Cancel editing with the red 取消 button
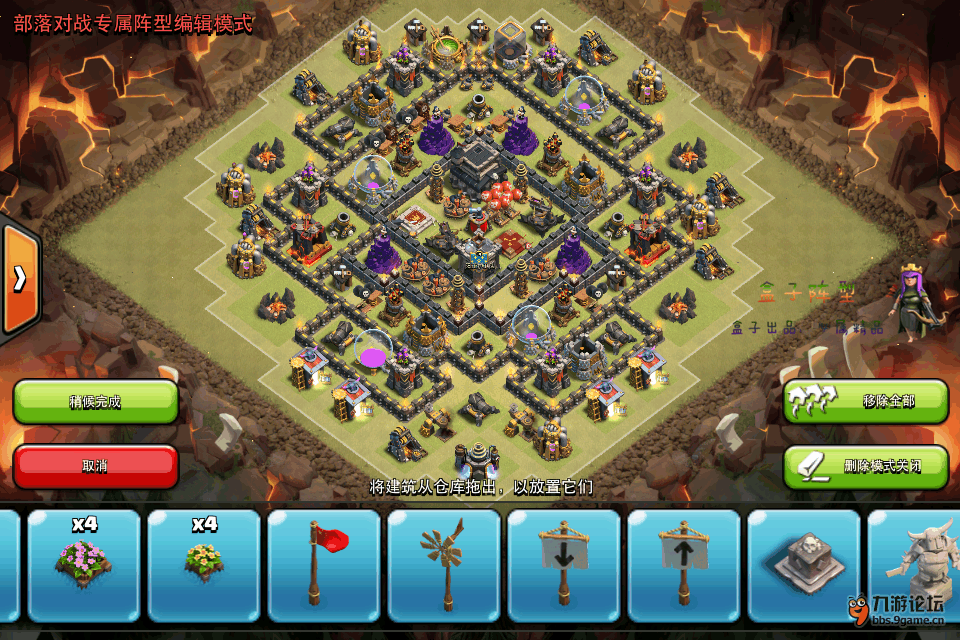The height and width of the screenshot is (640, 960). point(95,466)
